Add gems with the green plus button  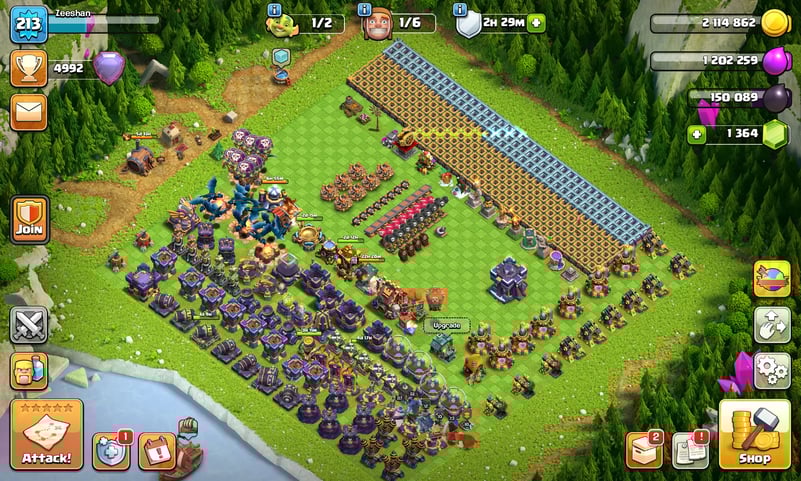pos(696,133)
